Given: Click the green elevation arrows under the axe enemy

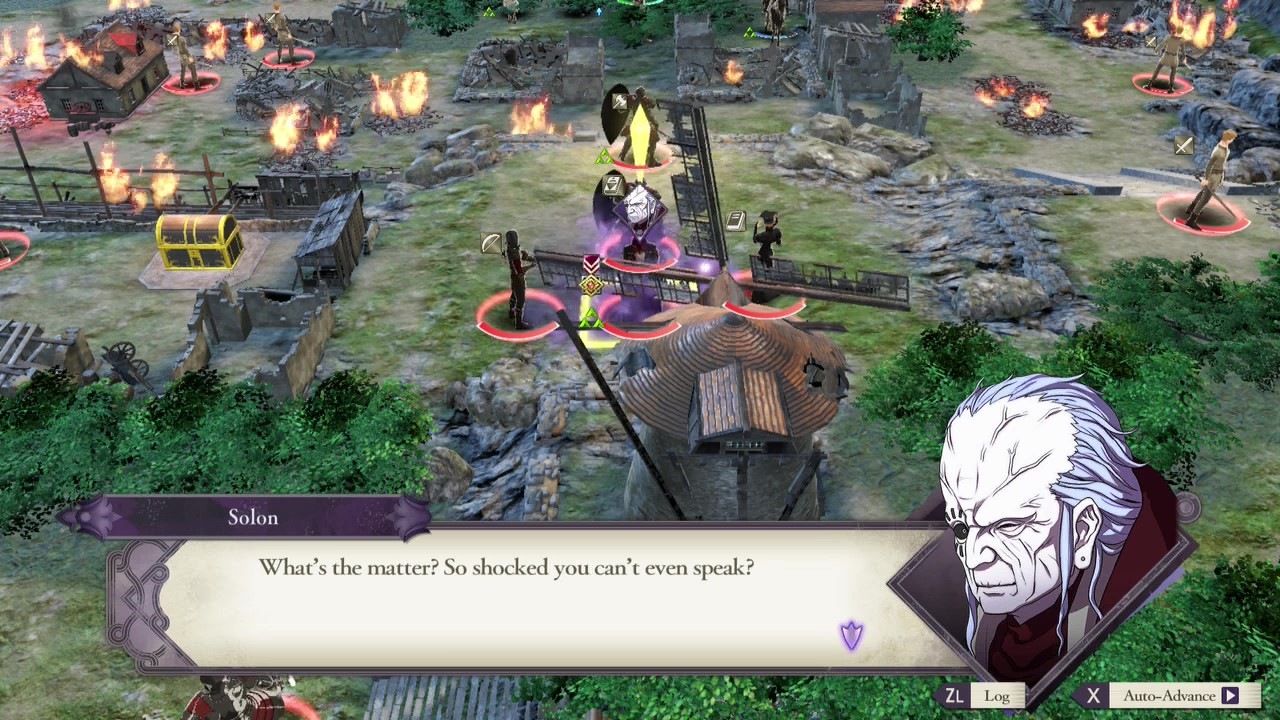Looking at the screenshot, I should coord(604,156).
